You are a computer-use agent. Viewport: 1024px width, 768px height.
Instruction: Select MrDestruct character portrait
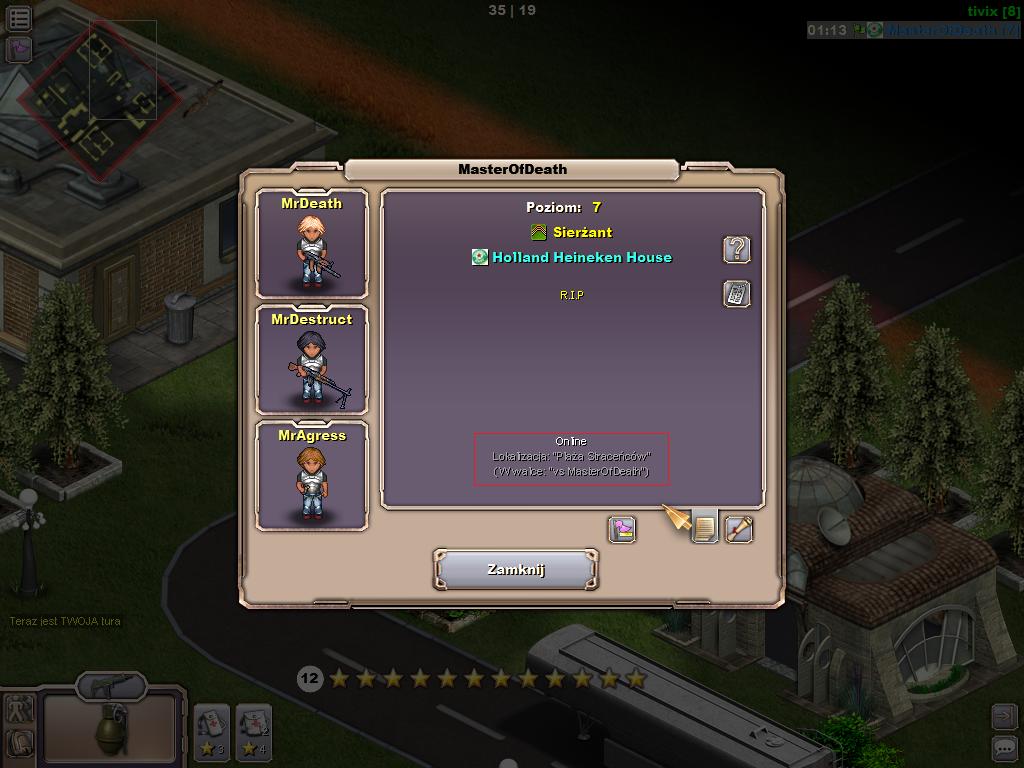(x=312, y=361)
